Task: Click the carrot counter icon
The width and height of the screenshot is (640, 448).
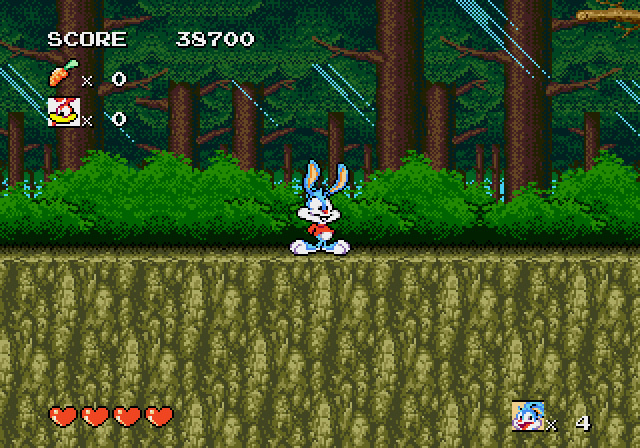Action: click(x=61, y=75)
